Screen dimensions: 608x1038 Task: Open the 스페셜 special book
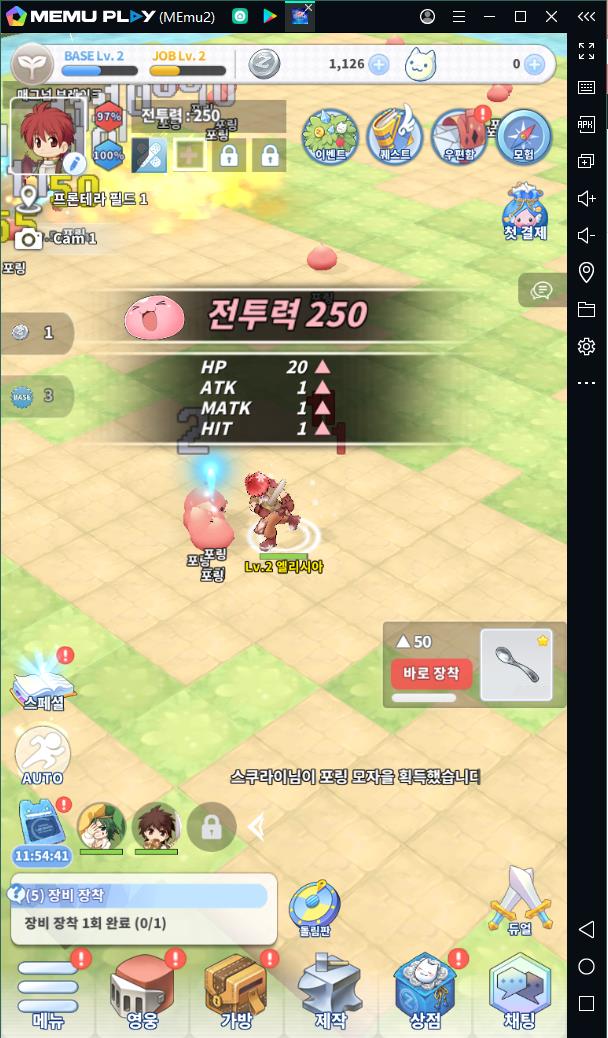[x=42, y=684]
